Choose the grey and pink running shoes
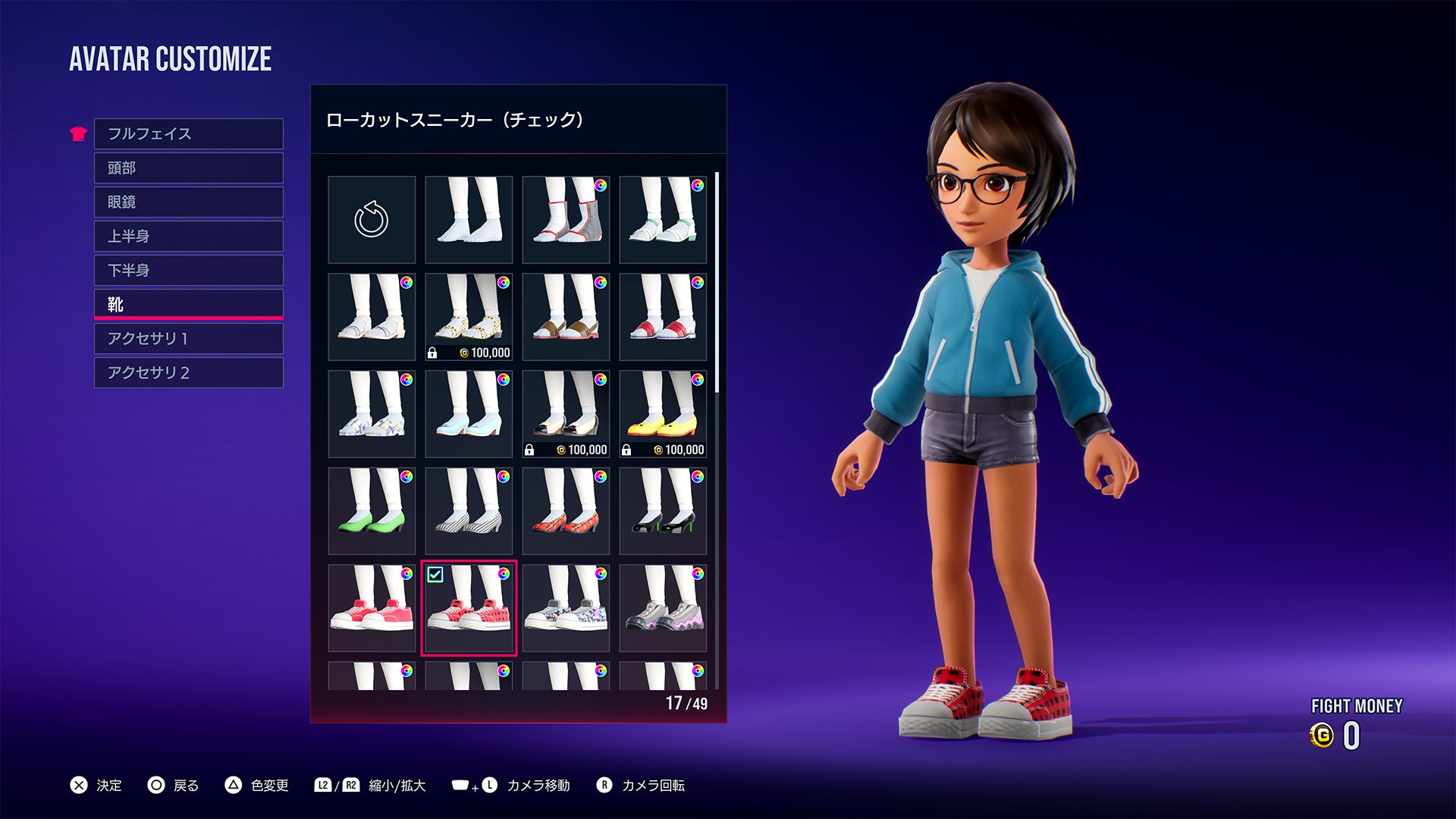The height and width of the screenshot is (819, 1456). [x=663, y=608]
